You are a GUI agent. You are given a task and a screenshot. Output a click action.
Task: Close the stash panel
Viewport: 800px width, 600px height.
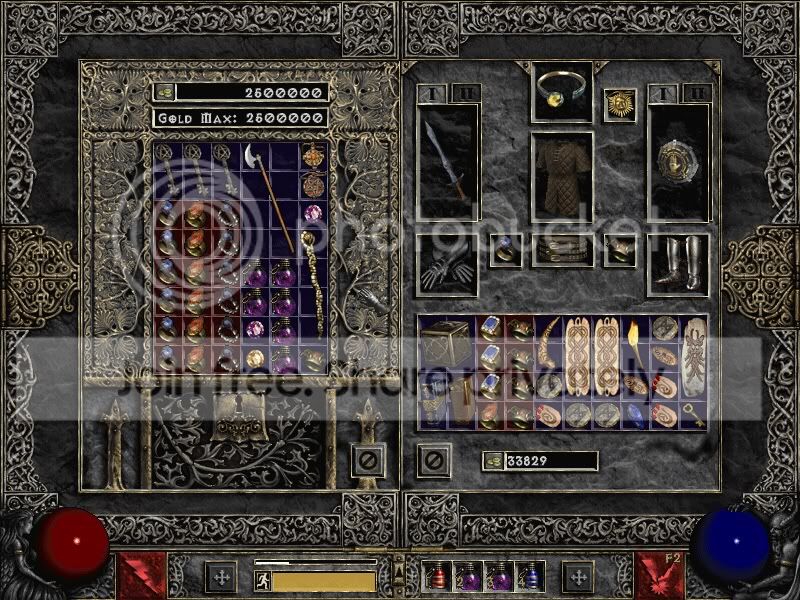[367, 461]
